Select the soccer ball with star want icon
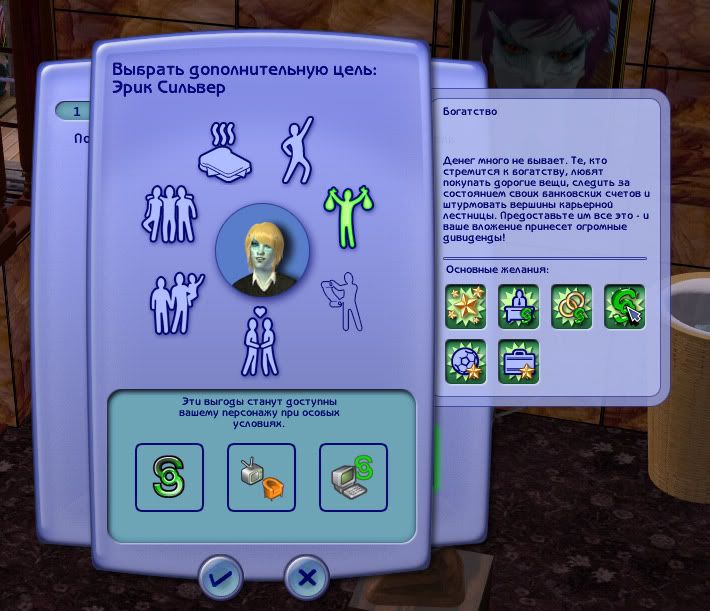 click(465, 362)
